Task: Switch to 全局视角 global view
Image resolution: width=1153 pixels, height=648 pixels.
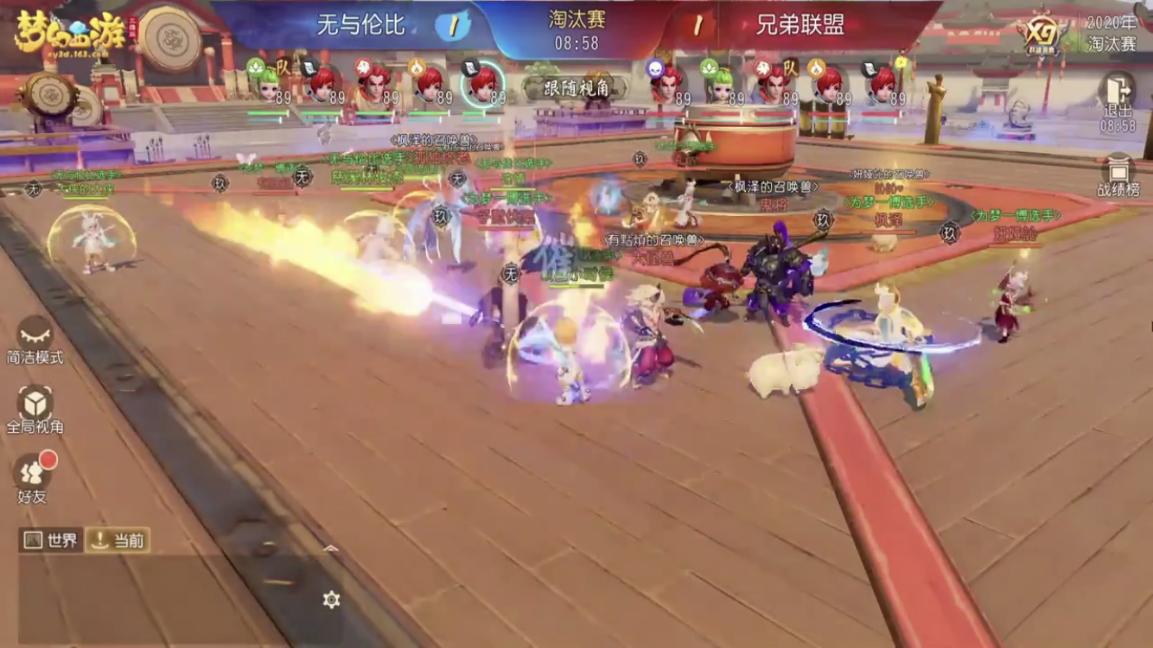Action: (35, 408)
